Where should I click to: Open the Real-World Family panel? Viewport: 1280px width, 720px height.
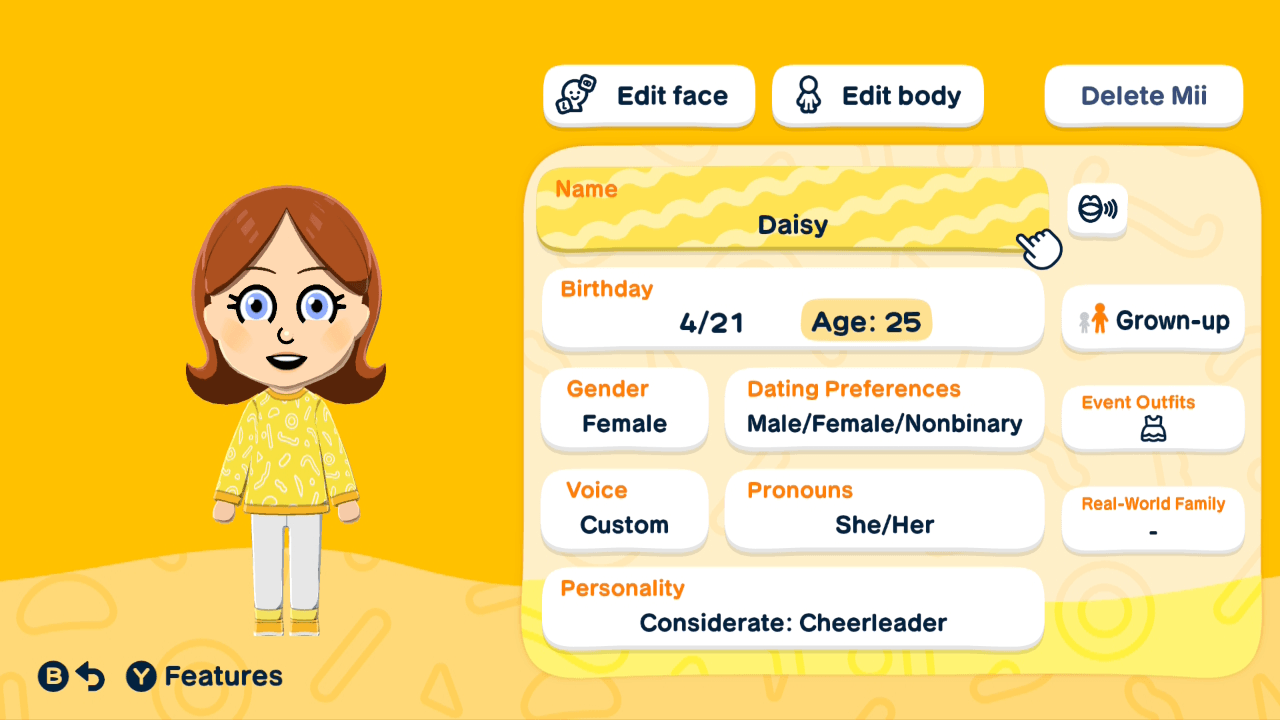(x=1152, y=518)
